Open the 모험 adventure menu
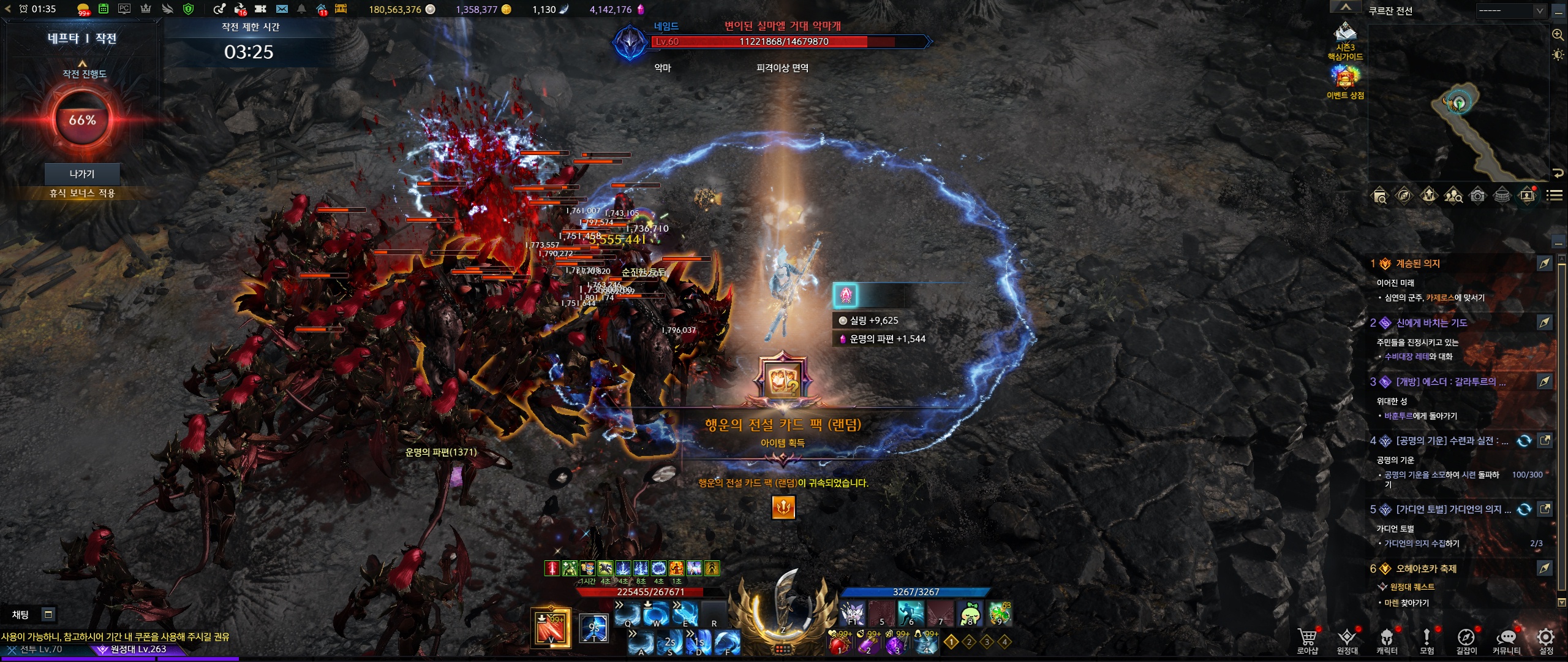This screenshot has height=662, width=1568. [1427, 640]
